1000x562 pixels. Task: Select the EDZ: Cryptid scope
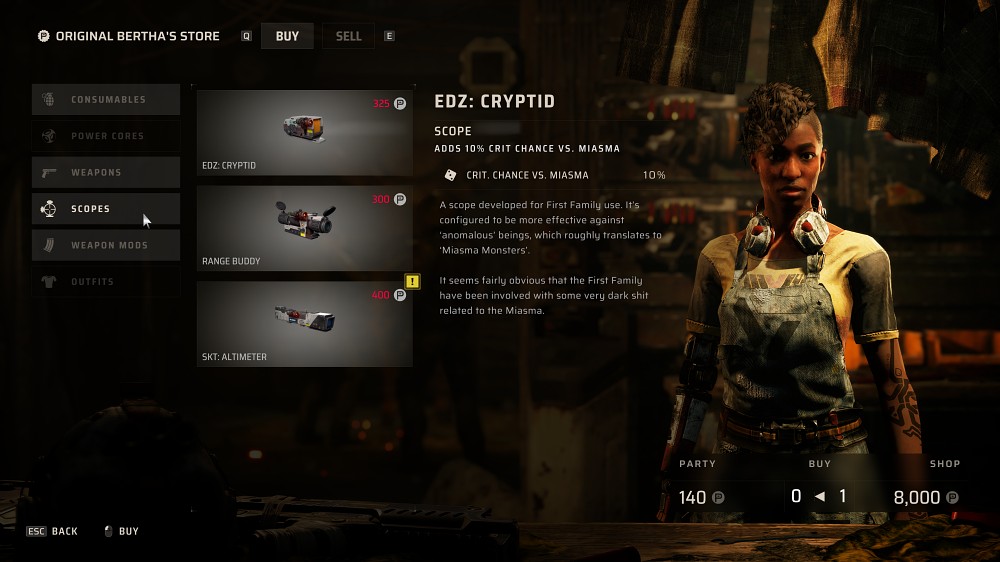tap(304, 133)
